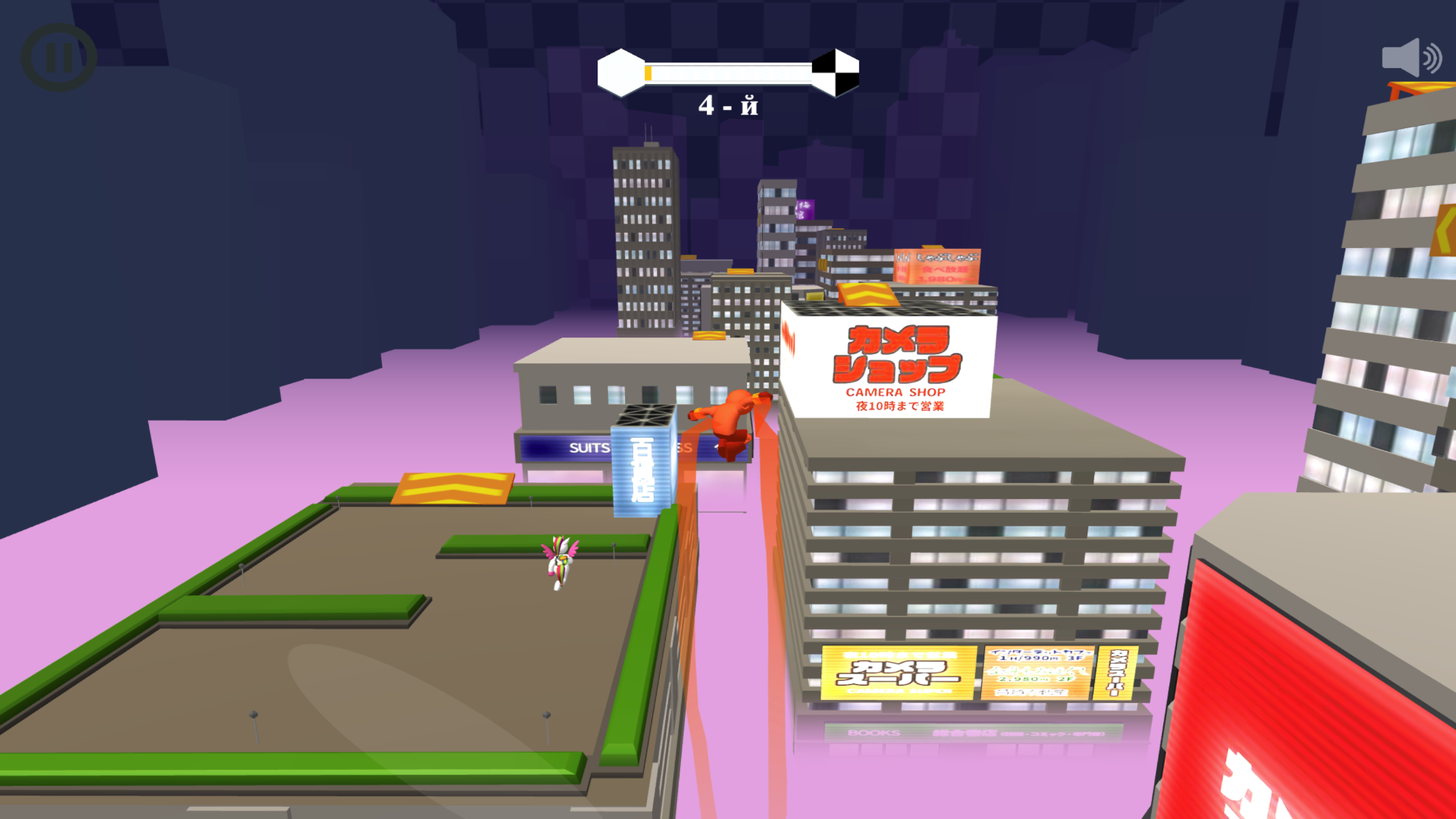
Task: Tap the jump pad atop the Camera Shop building
Action: point(864,296)
